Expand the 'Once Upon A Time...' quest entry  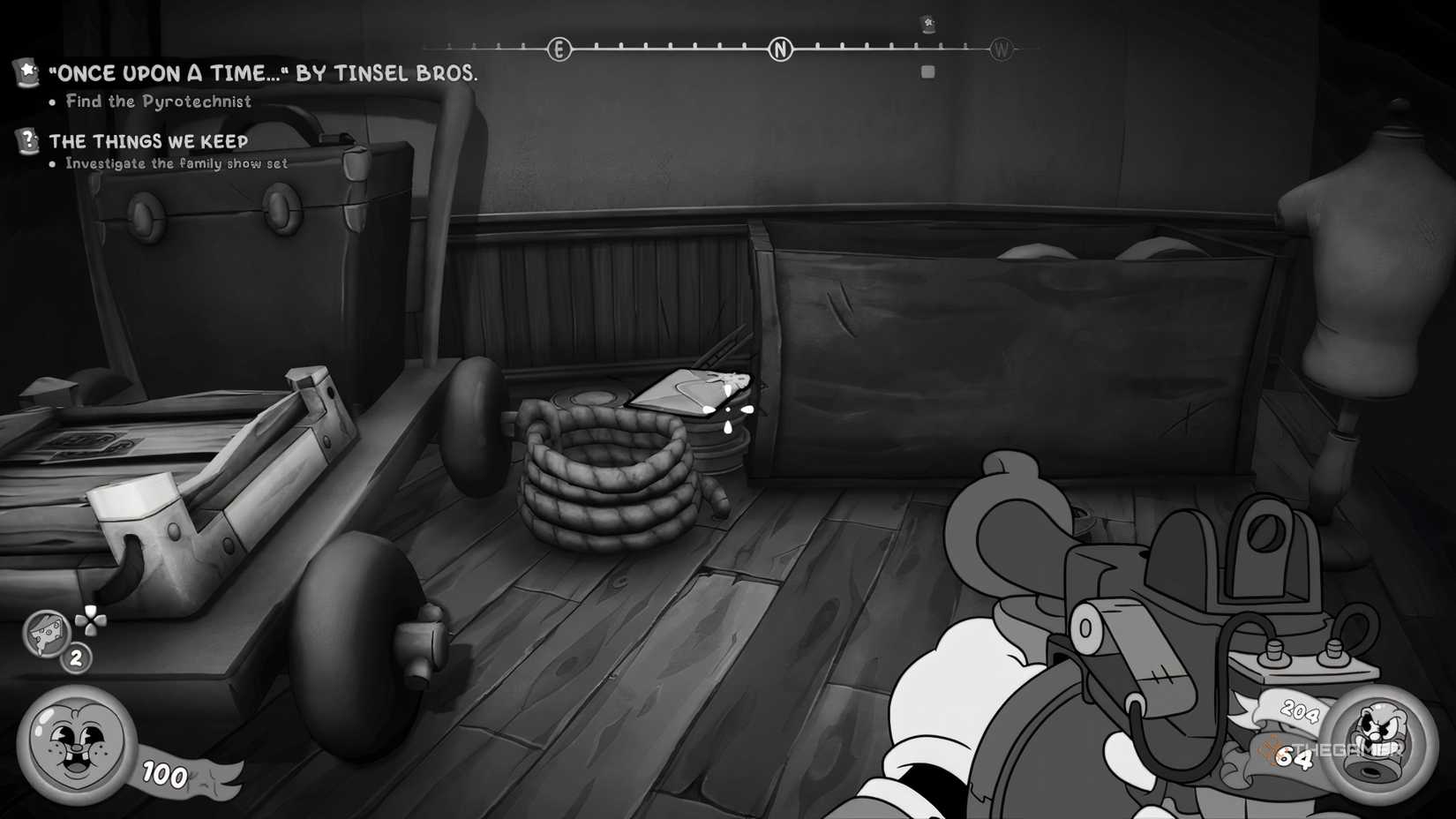(265, 74)
